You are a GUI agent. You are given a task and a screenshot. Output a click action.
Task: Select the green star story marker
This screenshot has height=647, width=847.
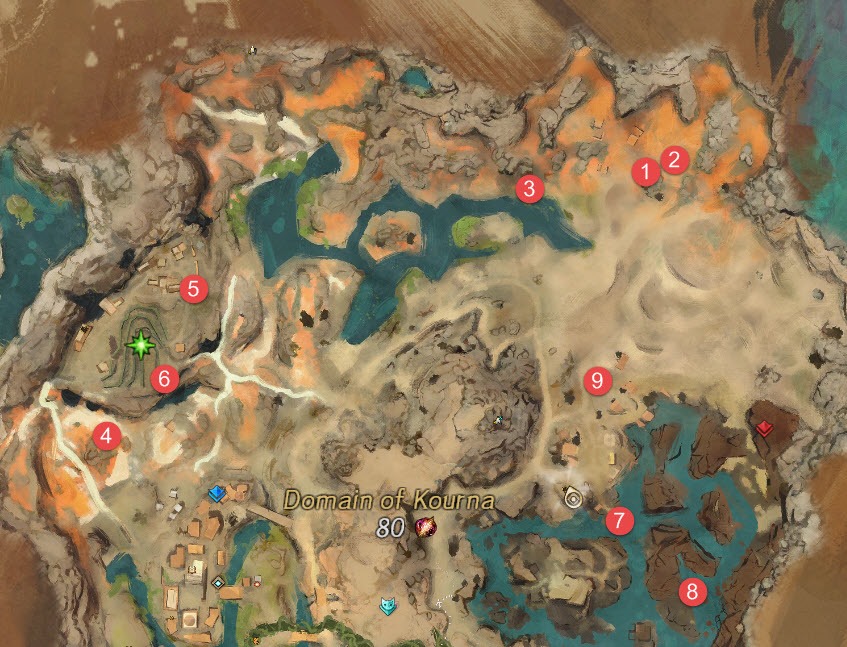coord(140,346)
